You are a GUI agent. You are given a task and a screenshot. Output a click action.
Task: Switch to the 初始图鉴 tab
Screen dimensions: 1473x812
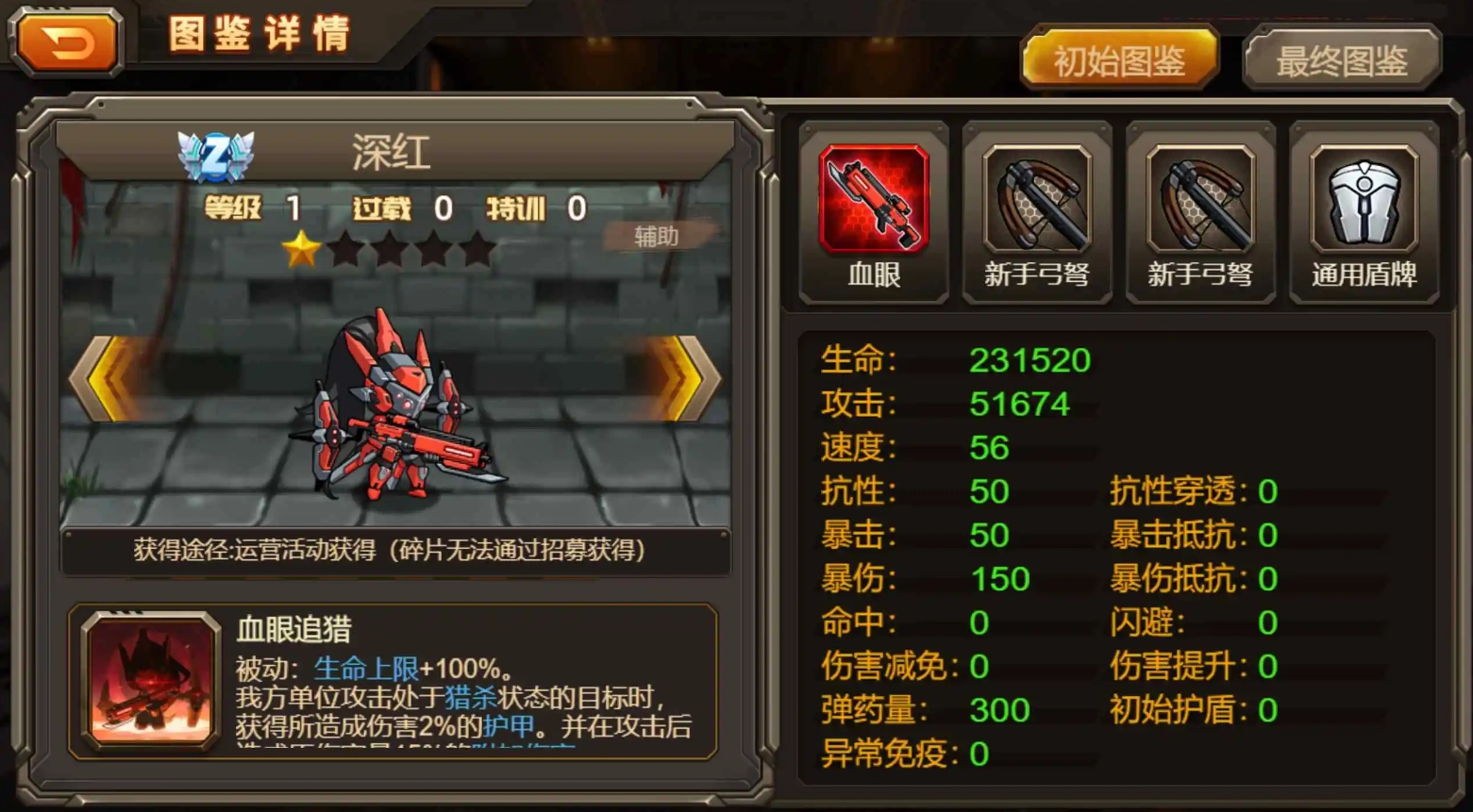click(1119, 61)
